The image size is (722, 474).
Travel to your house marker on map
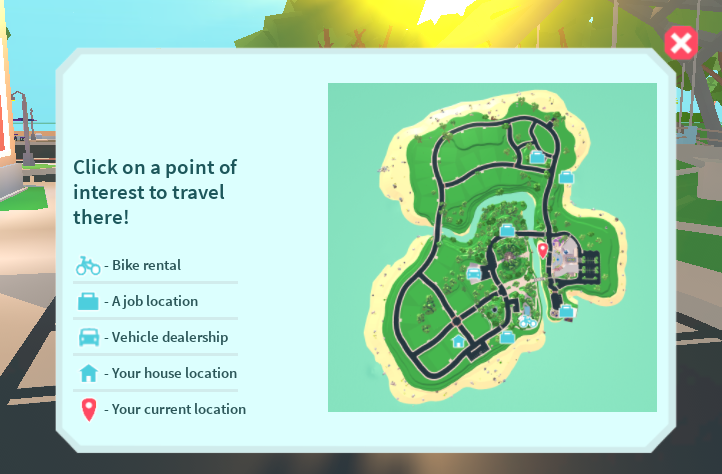pyautogui.click(x=458, y=341)
